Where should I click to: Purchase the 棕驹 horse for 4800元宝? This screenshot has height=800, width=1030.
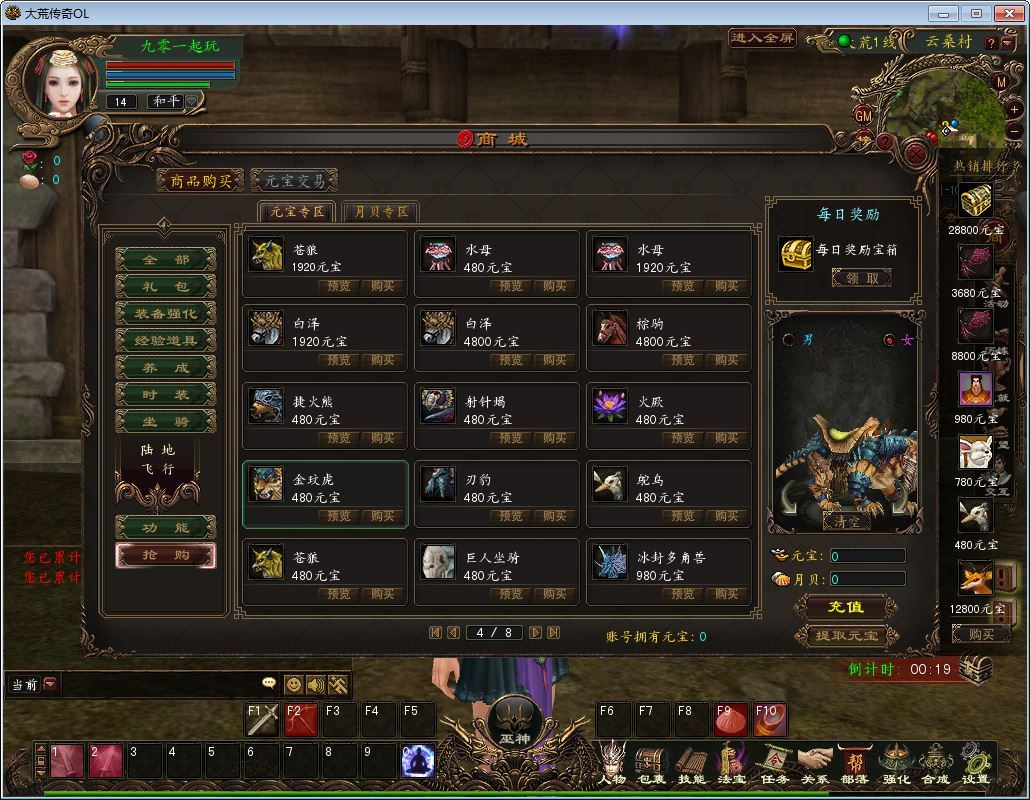coord(727,360)
